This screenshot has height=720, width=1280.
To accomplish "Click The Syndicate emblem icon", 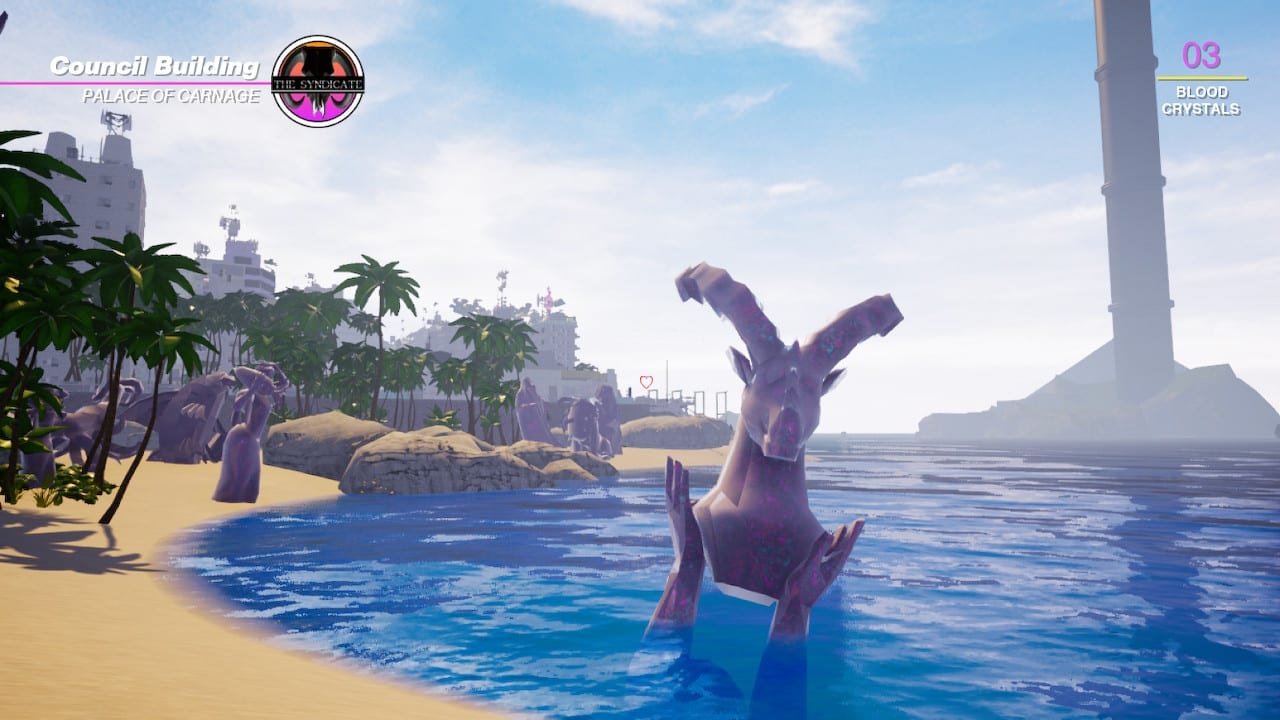I will (x=318, y=81).
